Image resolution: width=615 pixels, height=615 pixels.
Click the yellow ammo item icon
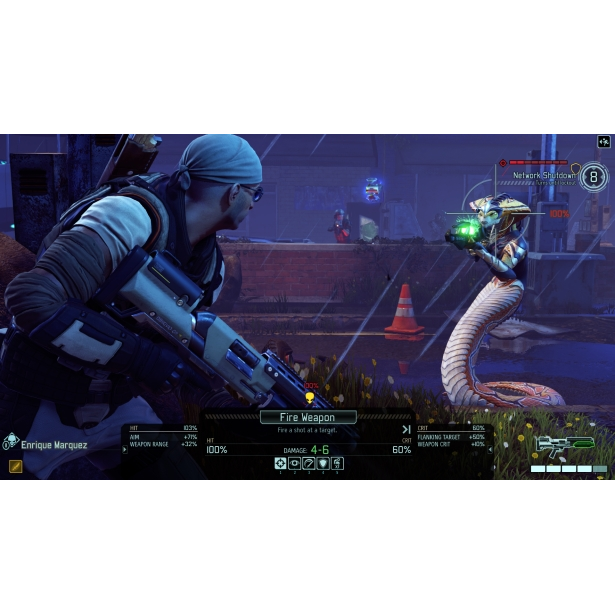click(16, 466)
